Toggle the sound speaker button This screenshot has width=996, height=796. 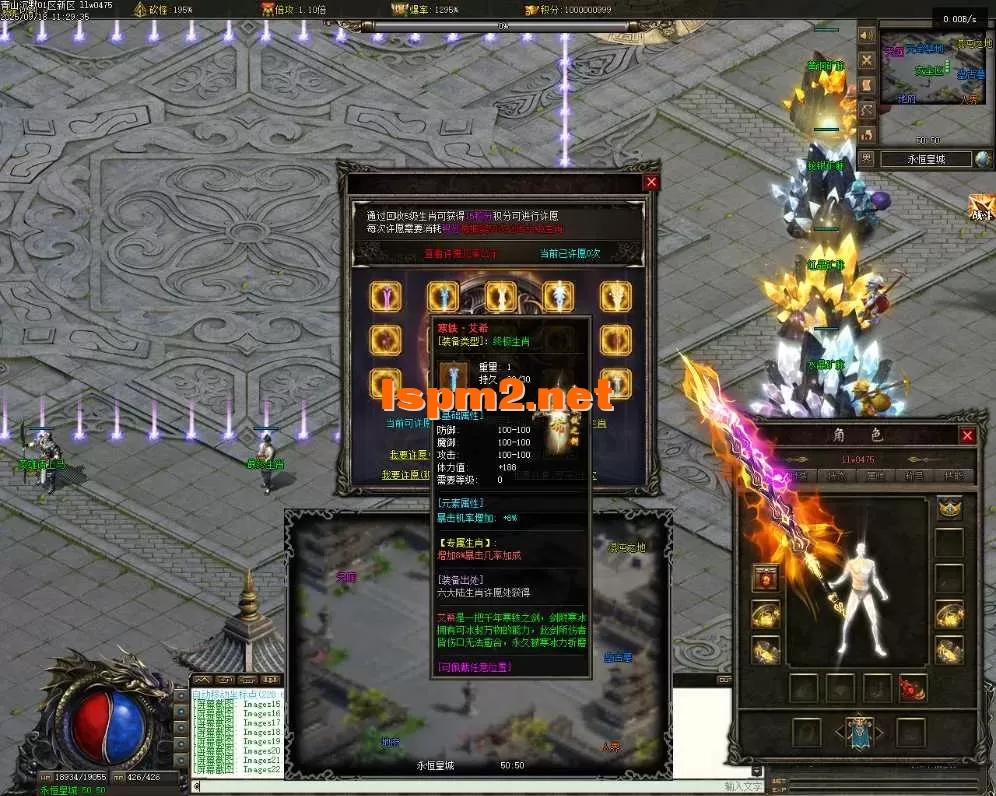click(x=867, y=37)
